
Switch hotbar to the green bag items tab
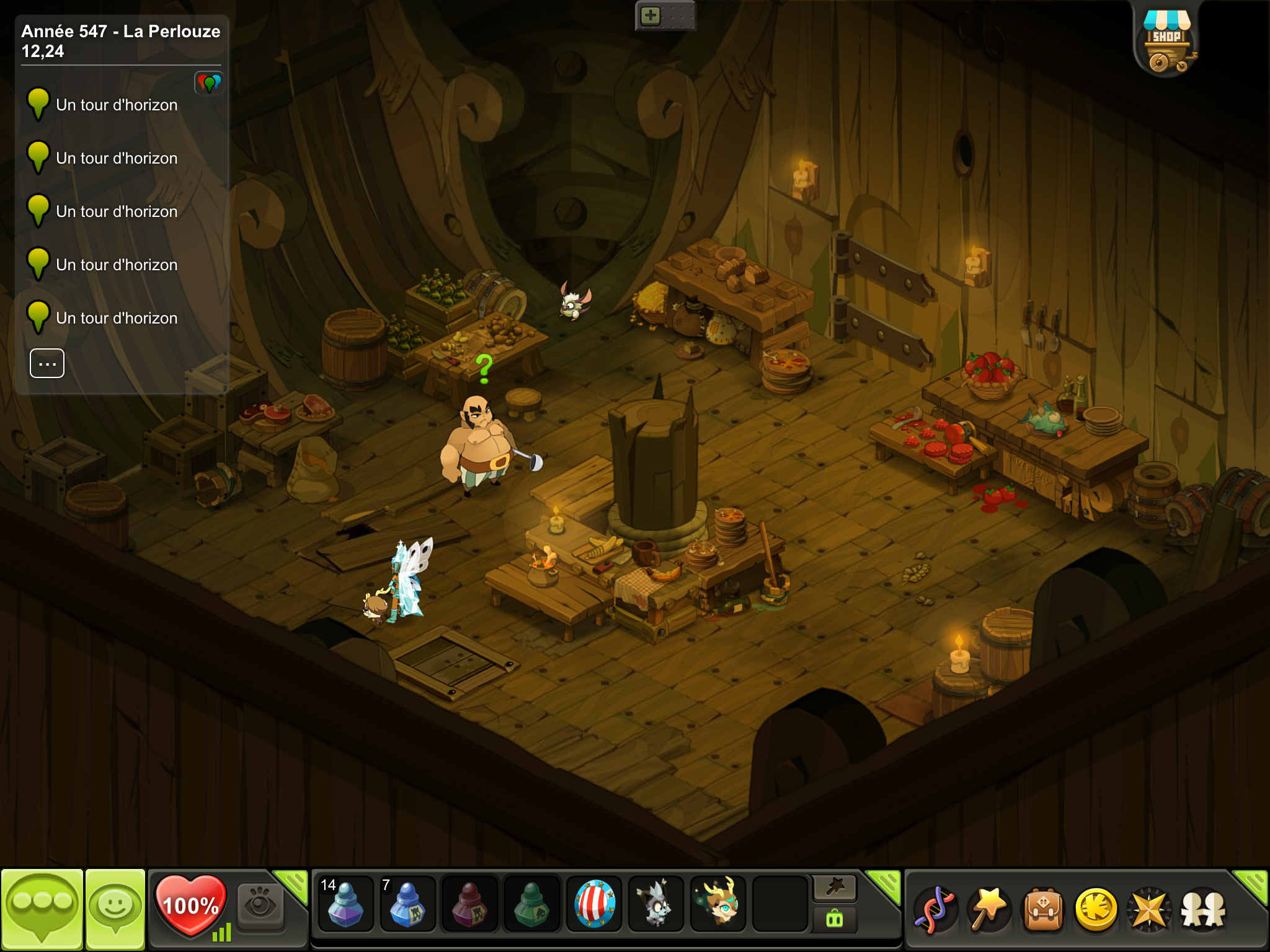[835, 919]
